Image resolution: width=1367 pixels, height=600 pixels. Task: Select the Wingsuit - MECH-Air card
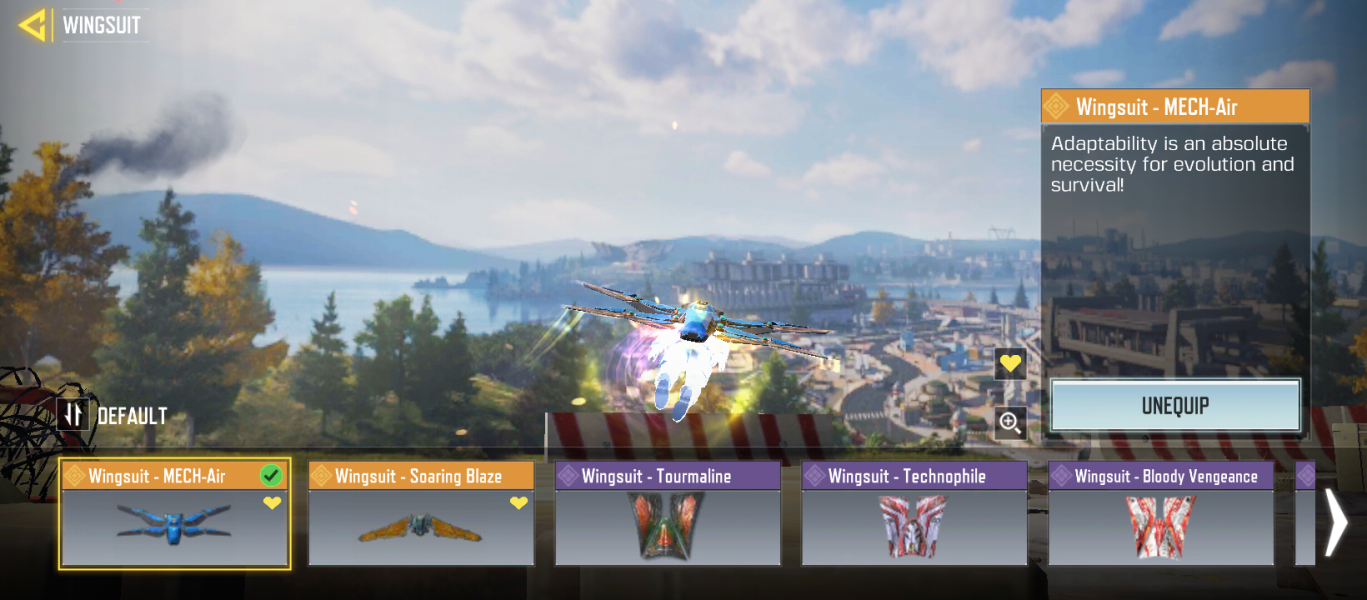click(175, 514)
